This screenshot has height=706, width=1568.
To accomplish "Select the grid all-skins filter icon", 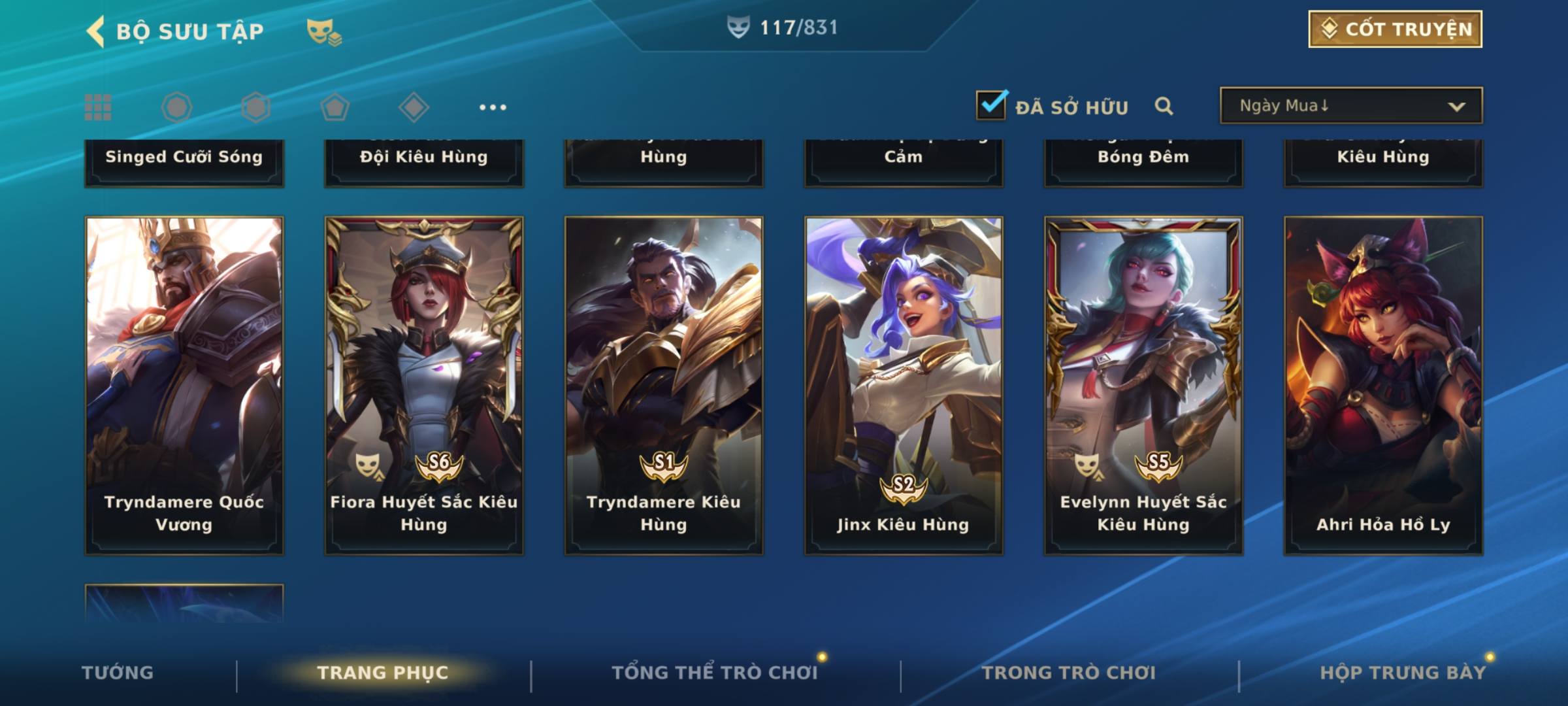I will click(x=98, y=107).
